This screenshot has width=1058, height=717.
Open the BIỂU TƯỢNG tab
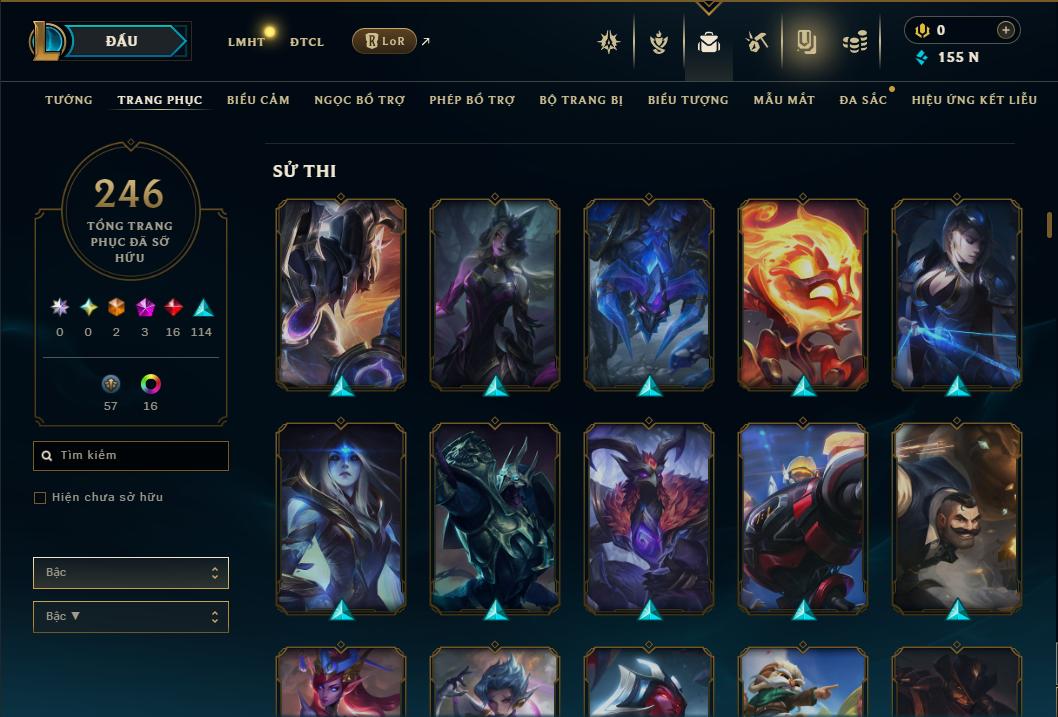pos(688,100)
